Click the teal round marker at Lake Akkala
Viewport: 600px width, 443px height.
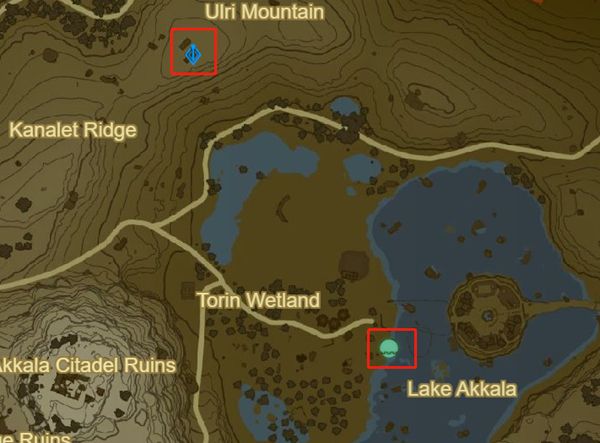point(390,349)
